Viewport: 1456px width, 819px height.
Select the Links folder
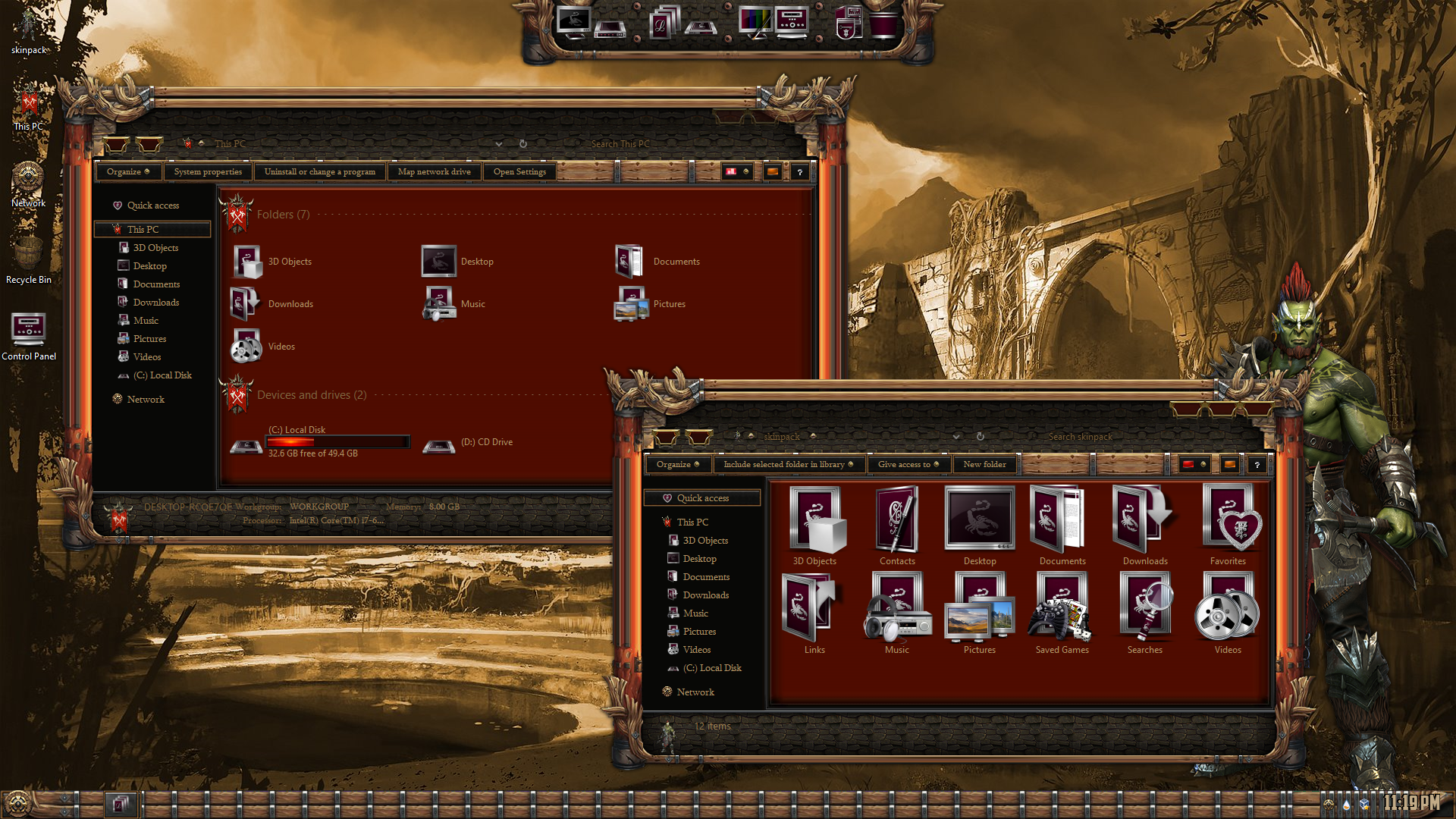click(814, 613)
